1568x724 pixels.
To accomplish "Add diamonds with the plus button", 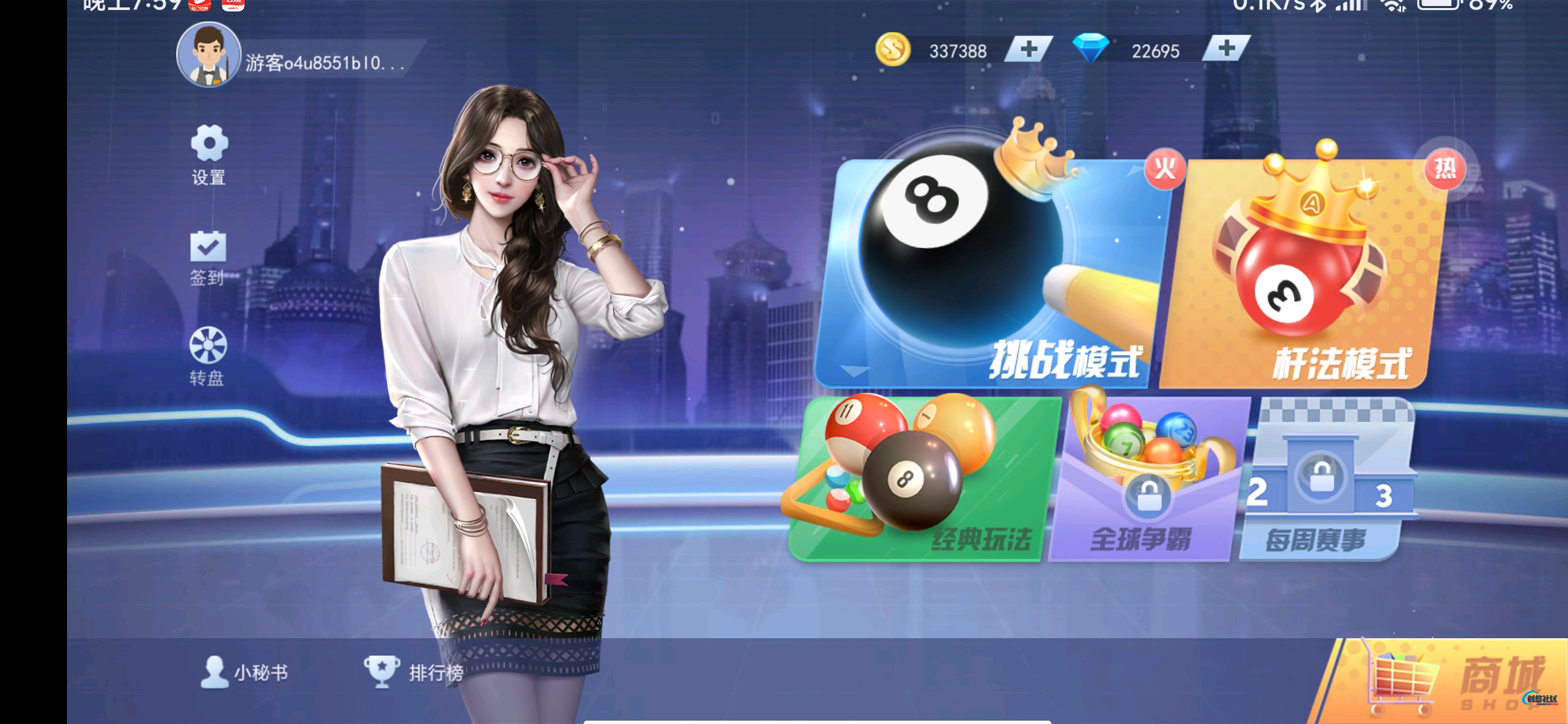I will coord(1226,48).
